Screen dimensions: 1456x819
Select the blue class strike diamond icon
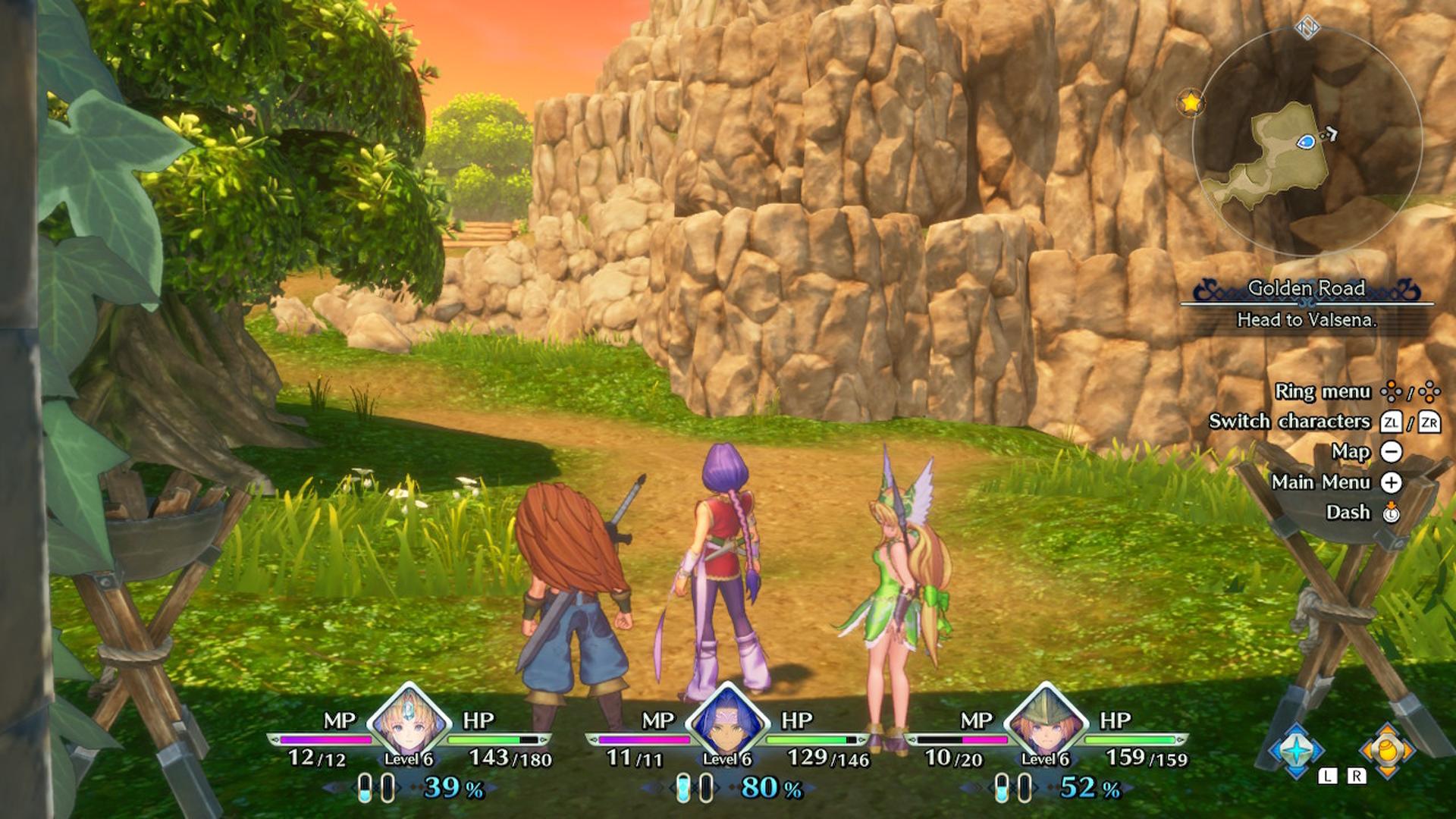1297,750
